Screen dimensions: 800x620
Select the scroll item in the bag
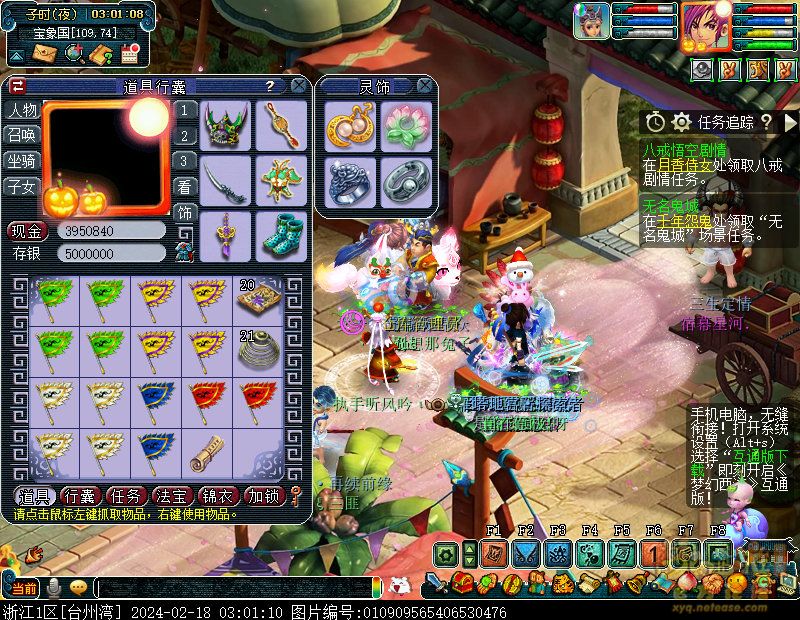(x=207, y=453)
